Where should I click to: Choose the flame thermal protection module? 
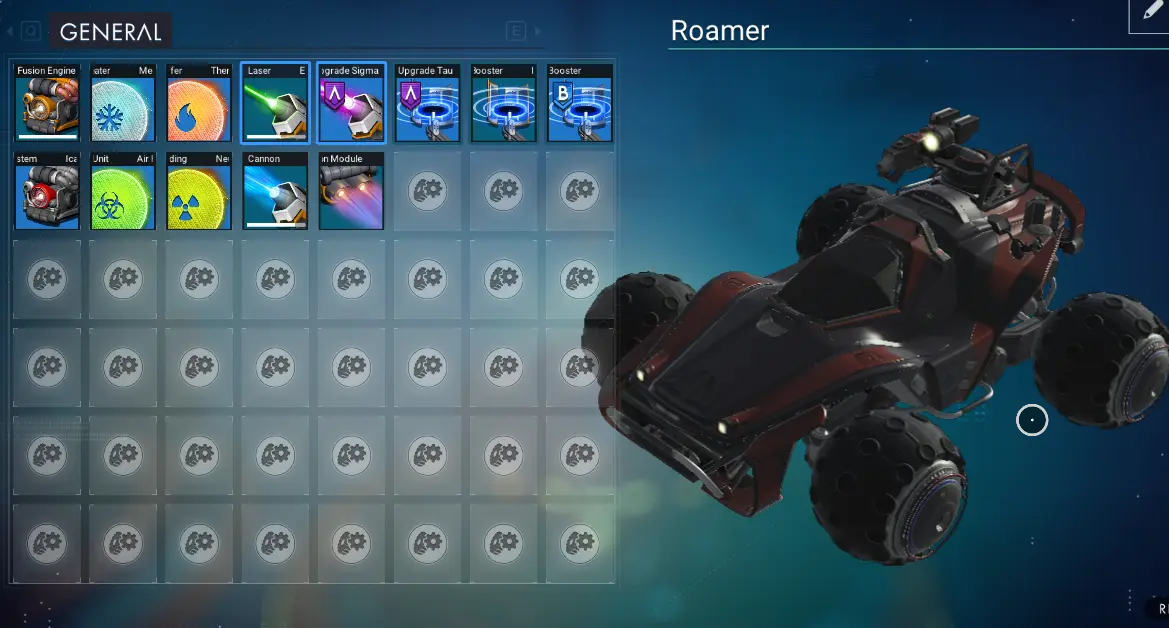point(199,104)
